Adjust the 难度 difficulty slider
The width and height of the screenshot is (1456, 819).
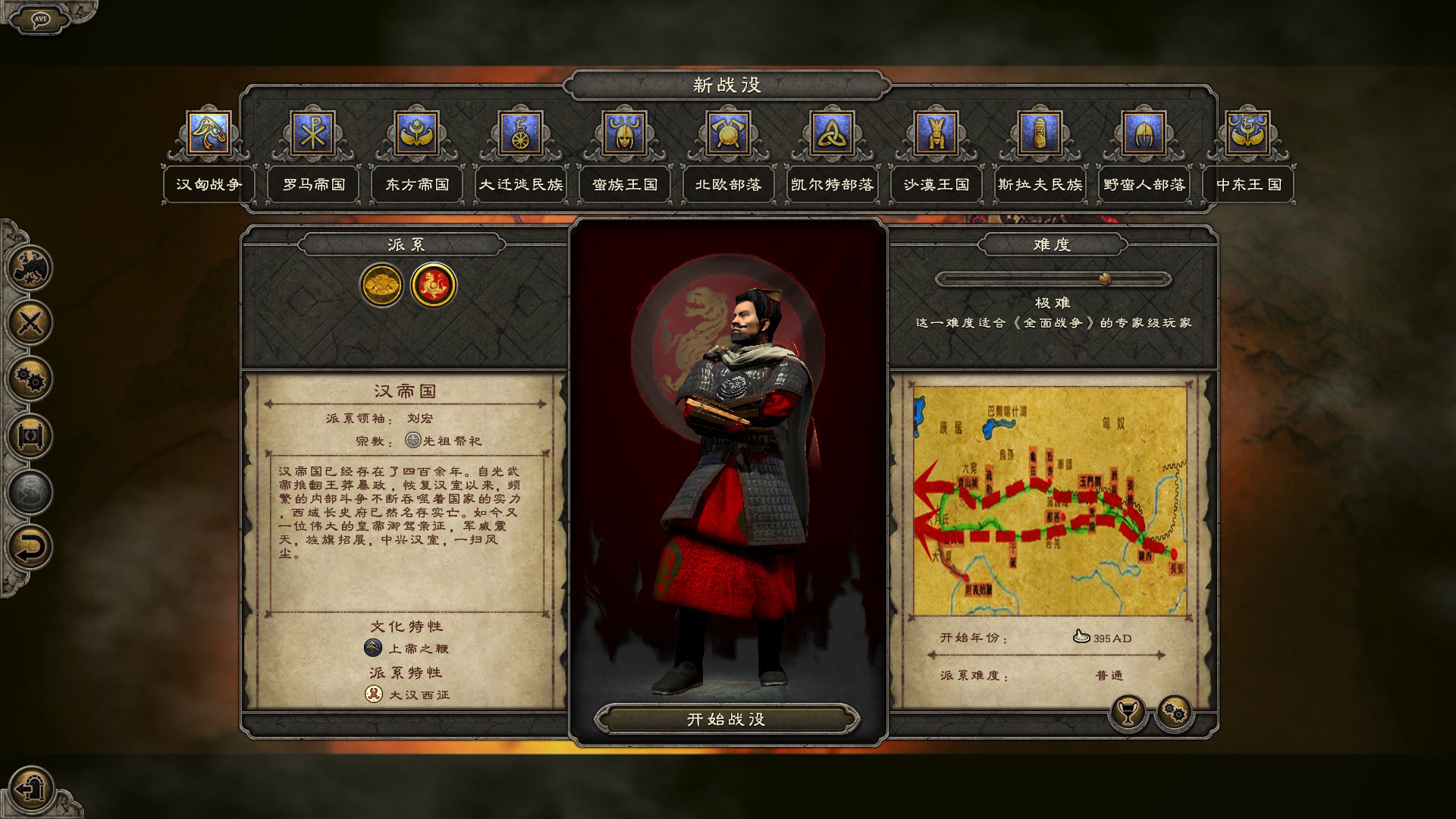click(1105, 279)
